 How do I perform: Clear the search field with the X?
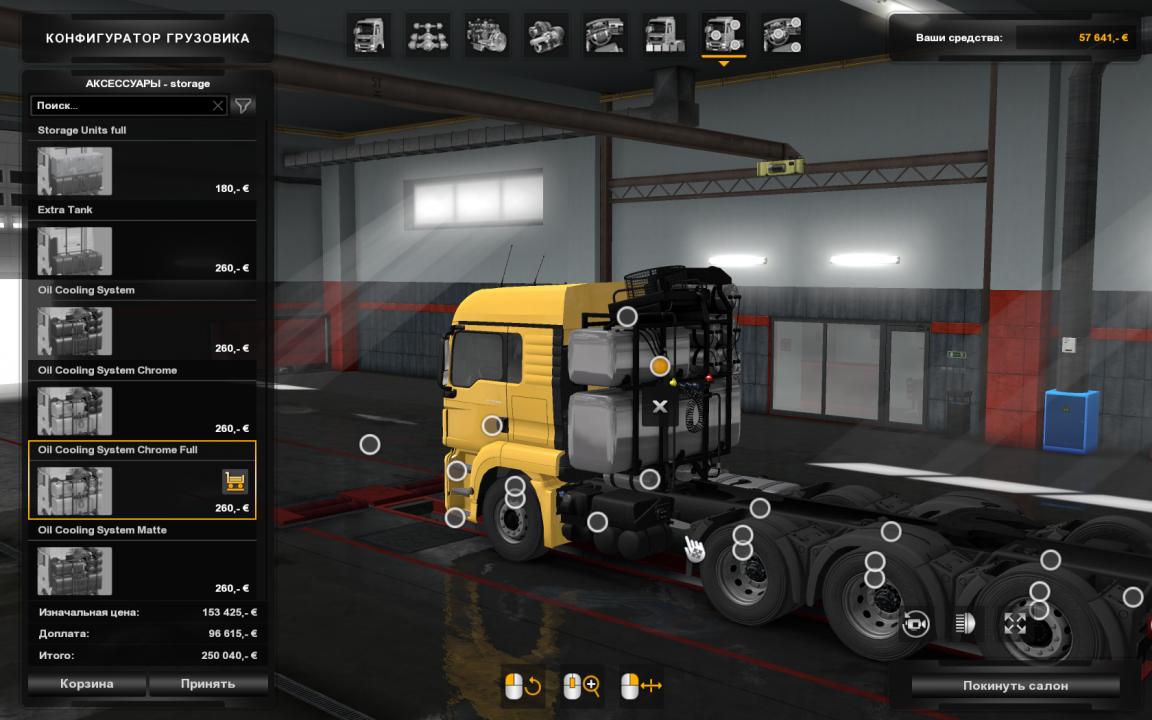click(218, 105)
